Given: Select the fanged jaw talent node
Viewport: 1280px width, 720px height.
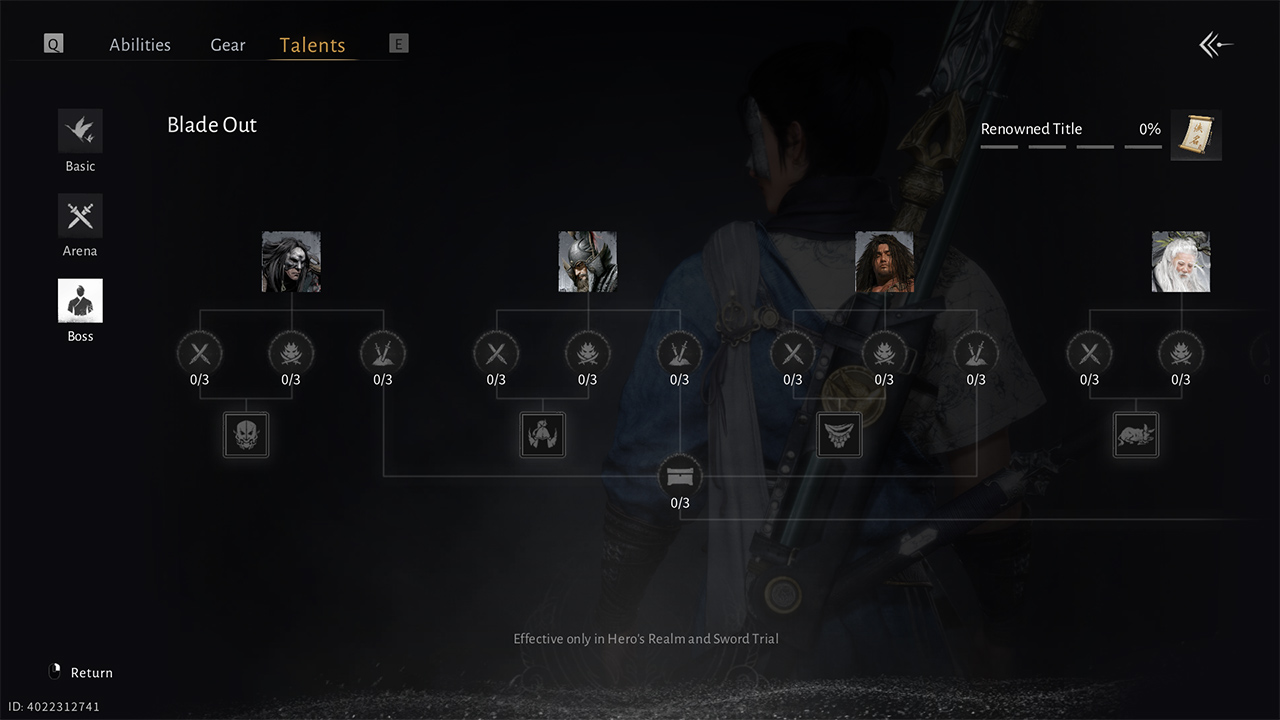Looking at the screenshot, I should [x=839, y=435].
